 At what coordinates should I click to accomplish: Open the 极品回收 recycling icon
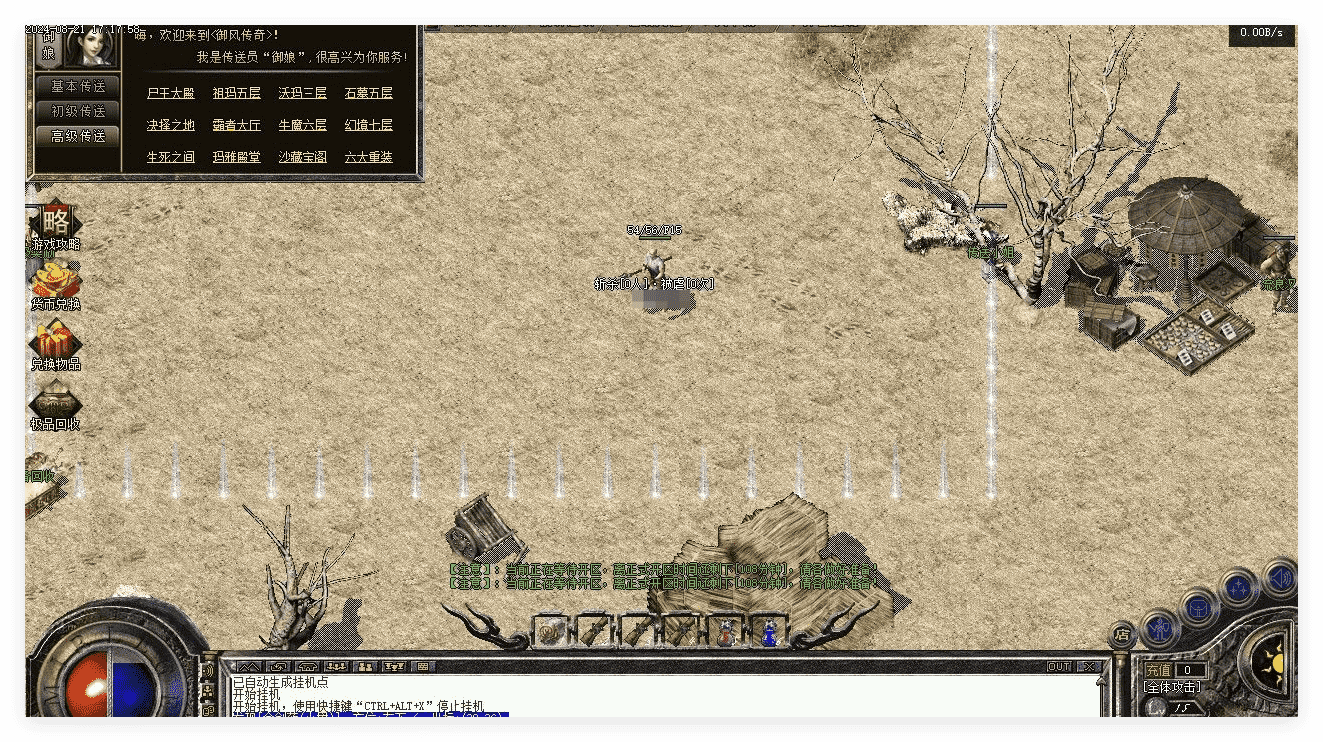pos(56,404)
